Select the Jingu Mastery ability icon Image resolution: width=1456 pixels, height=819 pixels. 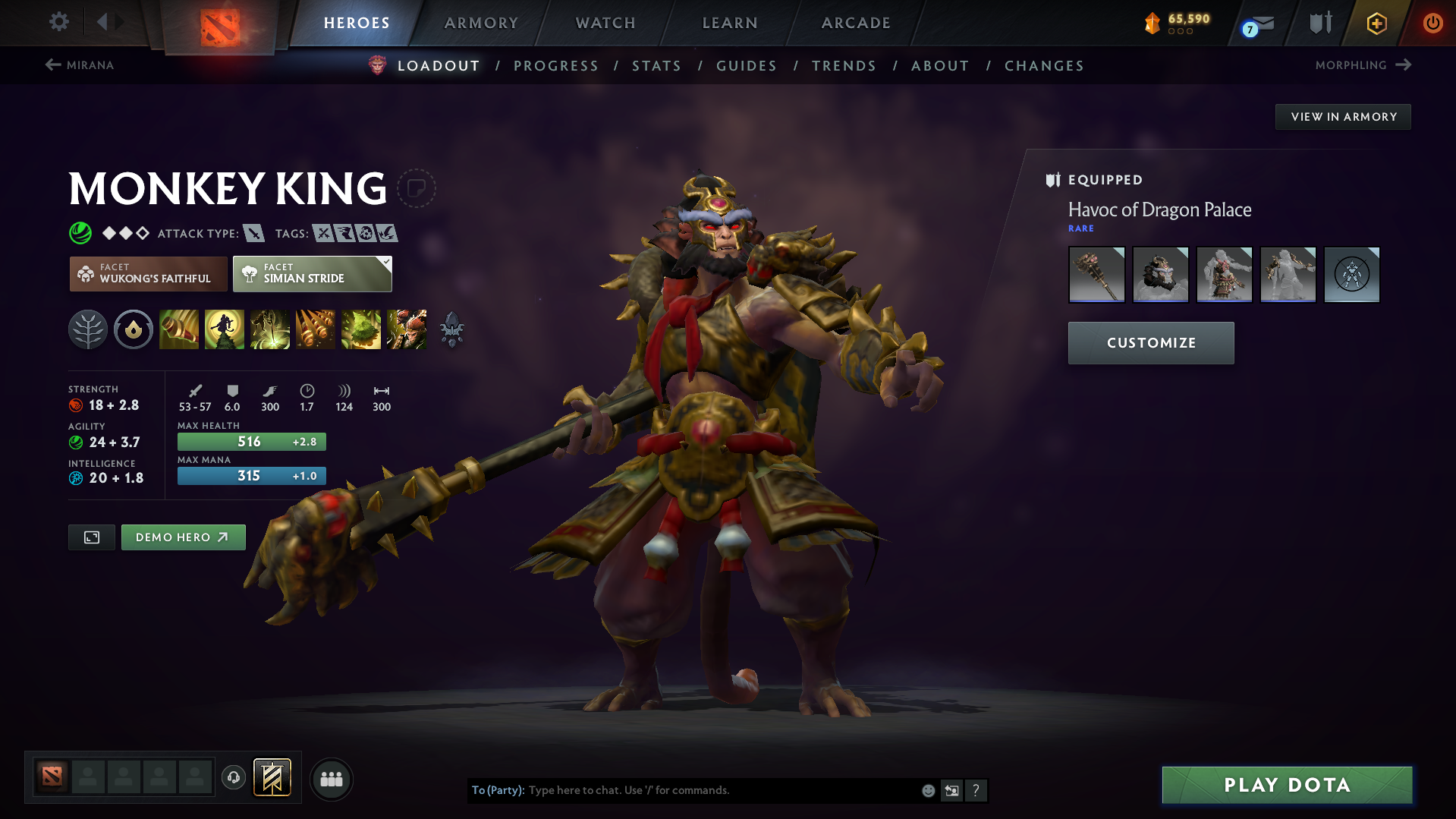(x=316, y=329)
